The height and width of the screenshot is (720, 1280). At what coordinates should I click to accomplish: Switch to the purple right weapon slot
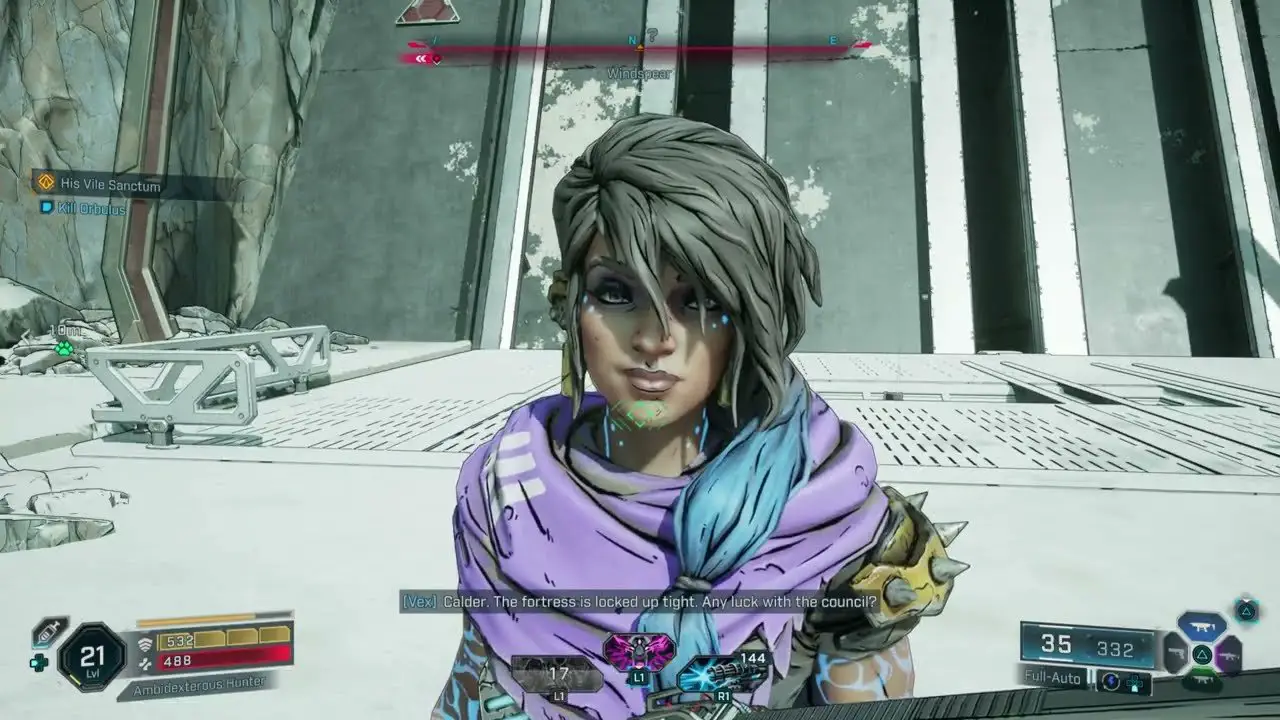pos(1229,655)
